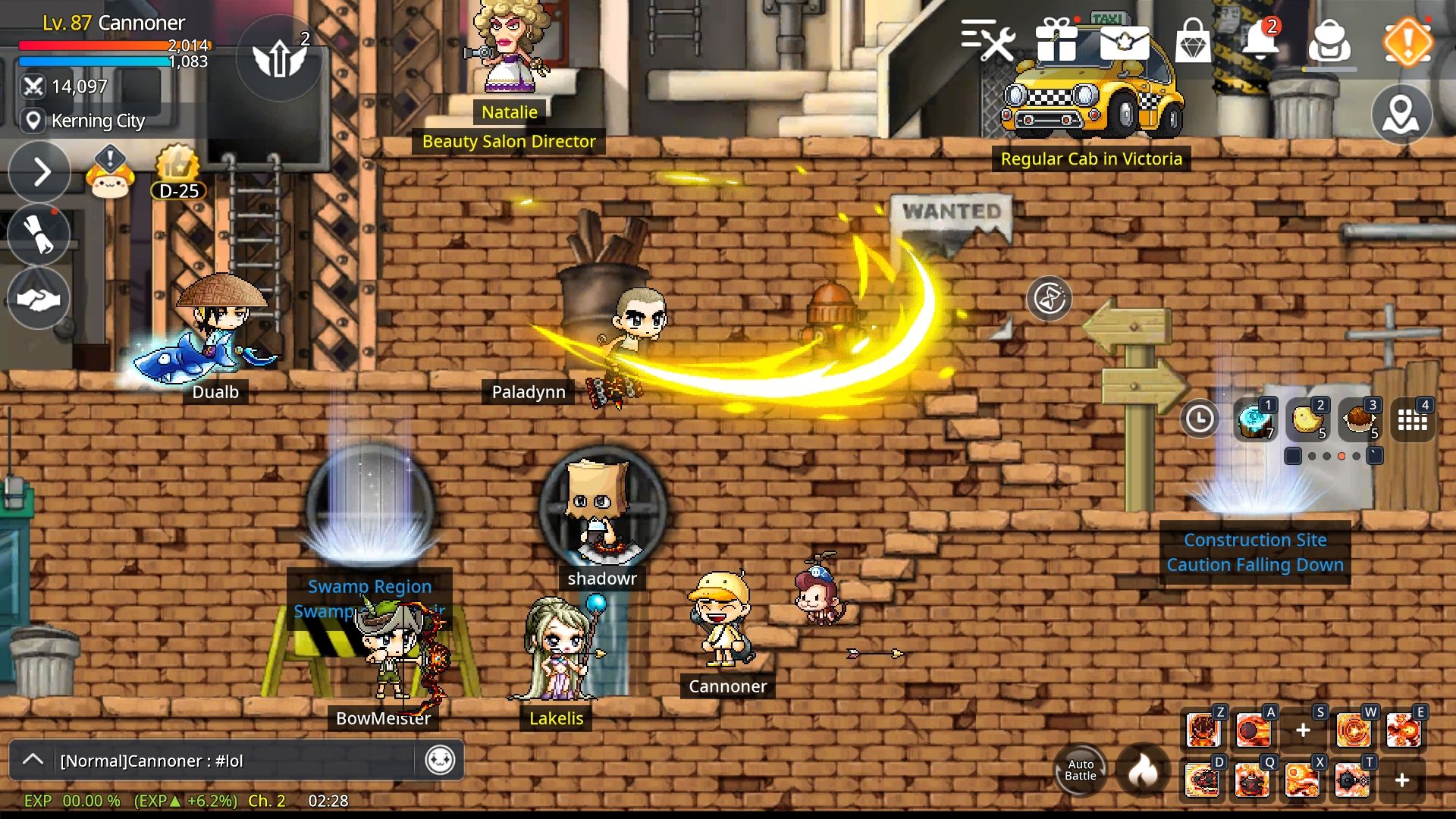Open the world map pin button

tap(1401, 115)
